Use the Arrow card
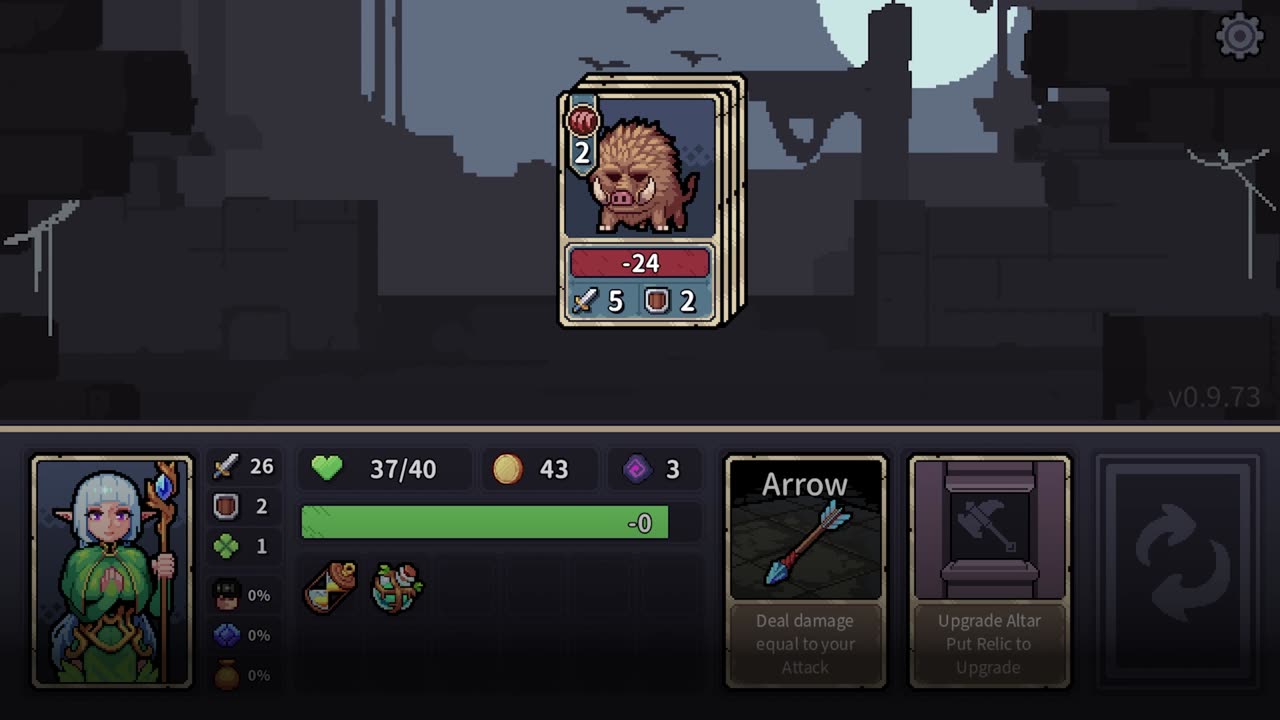Screen dimensions: 1280x720 click(x=805, y=571)
